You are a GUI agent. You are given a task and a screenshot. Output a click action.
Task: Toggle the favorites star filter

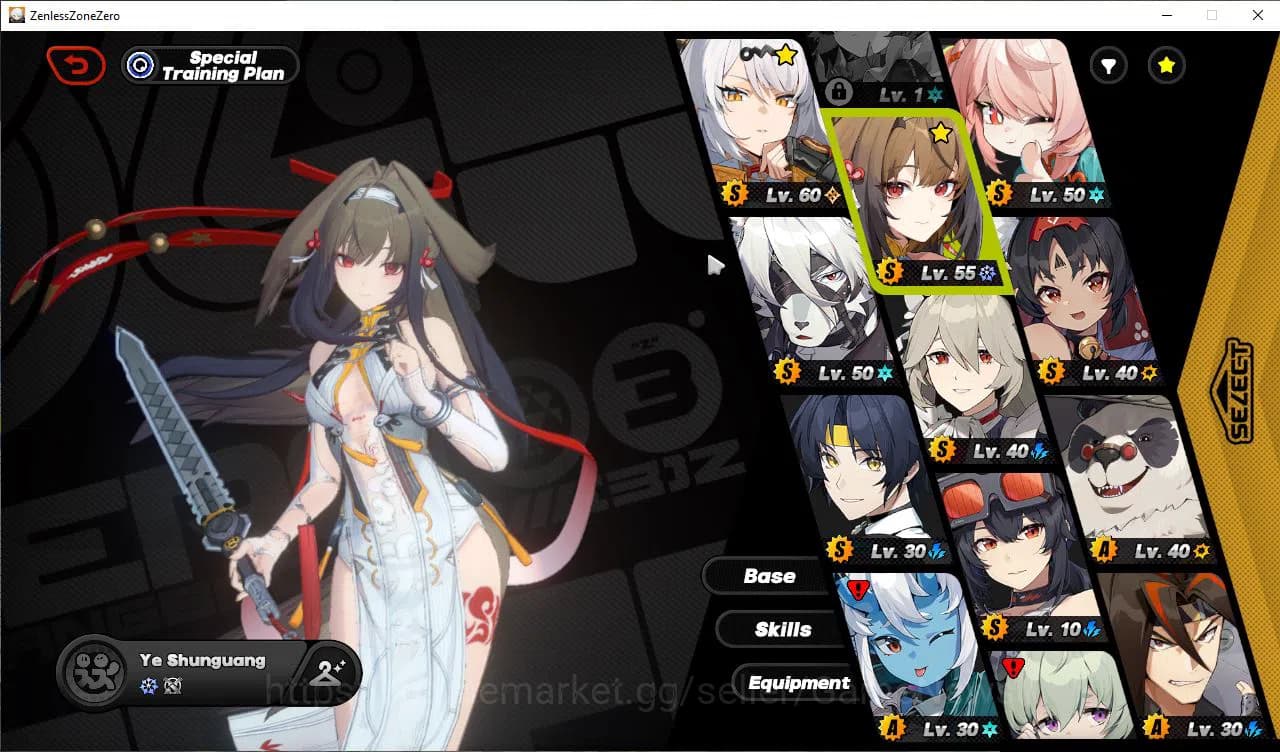1166,65
